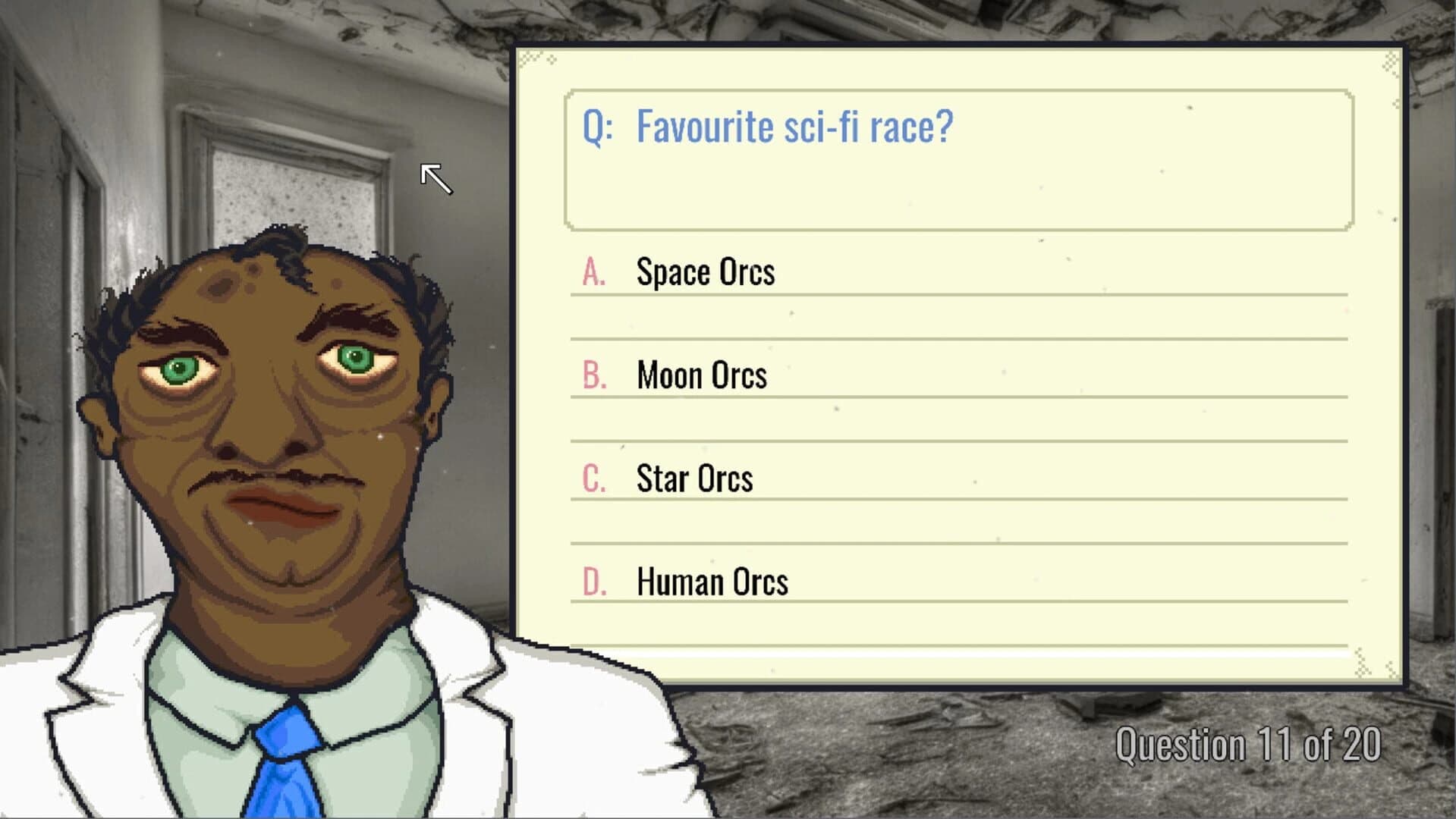
Task: Select answer B, Moon Orcs
Action: tap(700, 375)
